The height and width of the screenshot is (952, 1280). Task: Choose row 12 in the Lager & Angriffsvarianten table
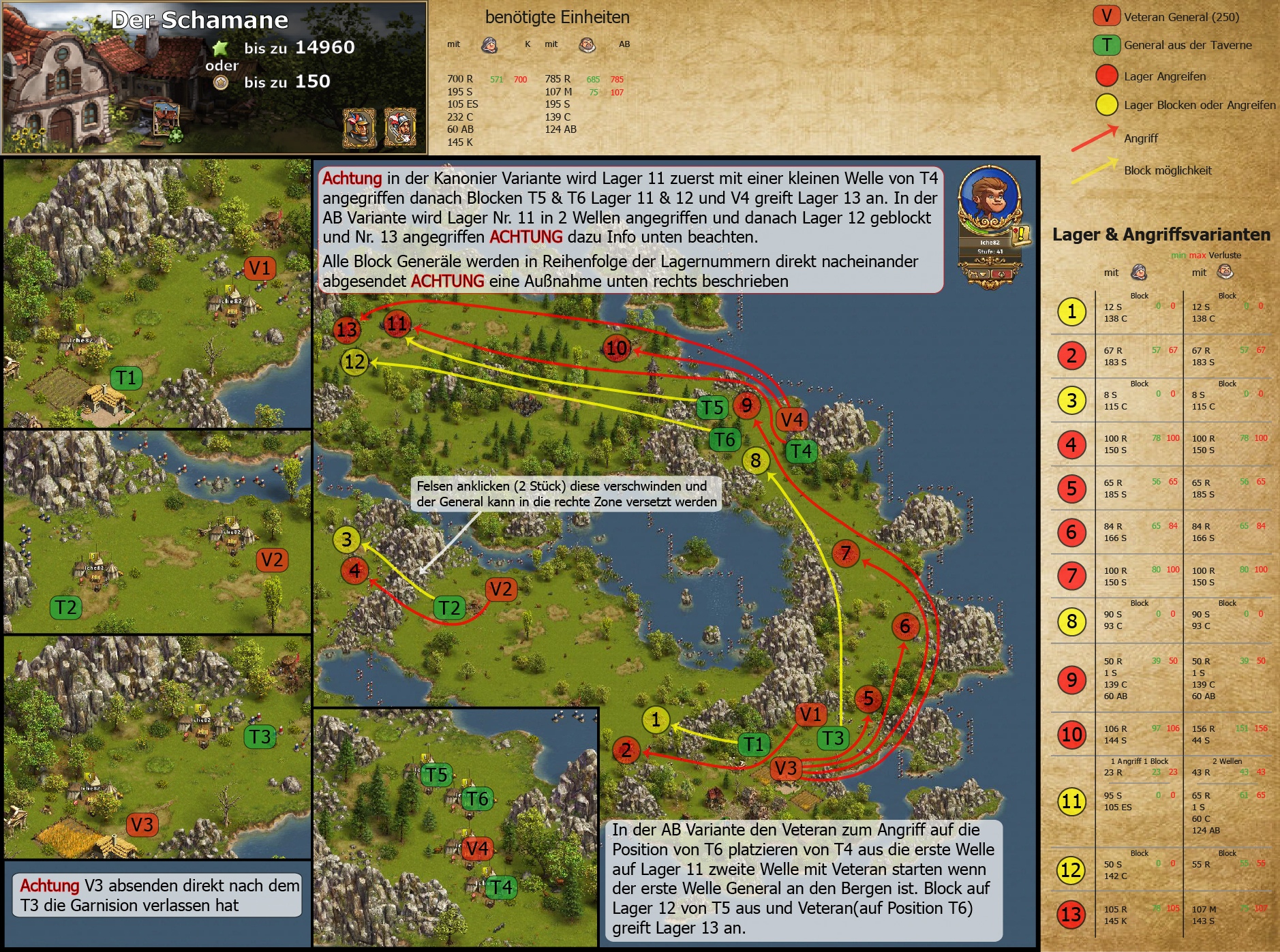pos(1071,870)
